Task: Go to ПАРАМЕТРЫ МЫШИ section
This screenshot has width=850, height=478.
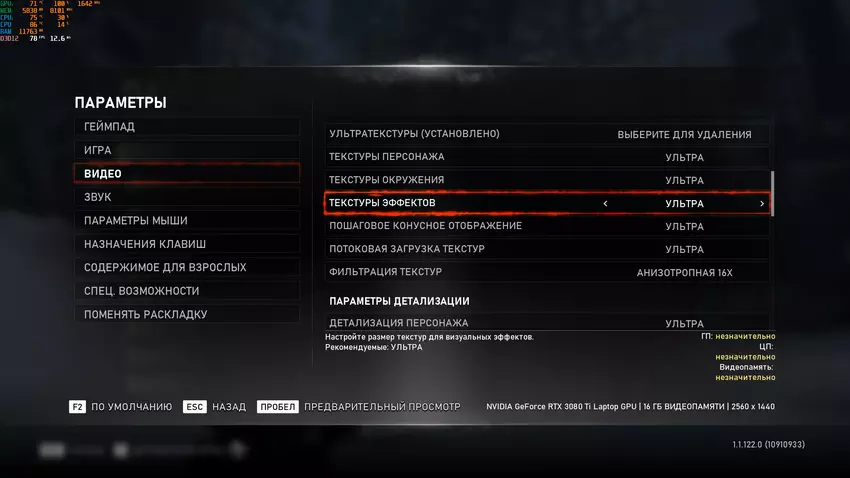Action: coord(186,221)
